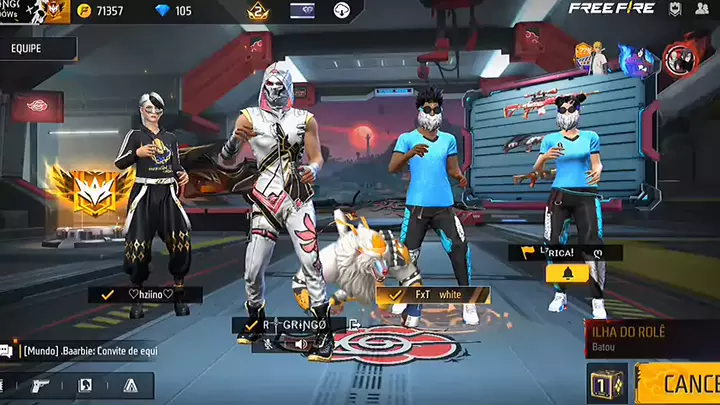This screenshot has height=405, width=720.
Task: Open the pistol weapon loadout icon
Action: 40,385
